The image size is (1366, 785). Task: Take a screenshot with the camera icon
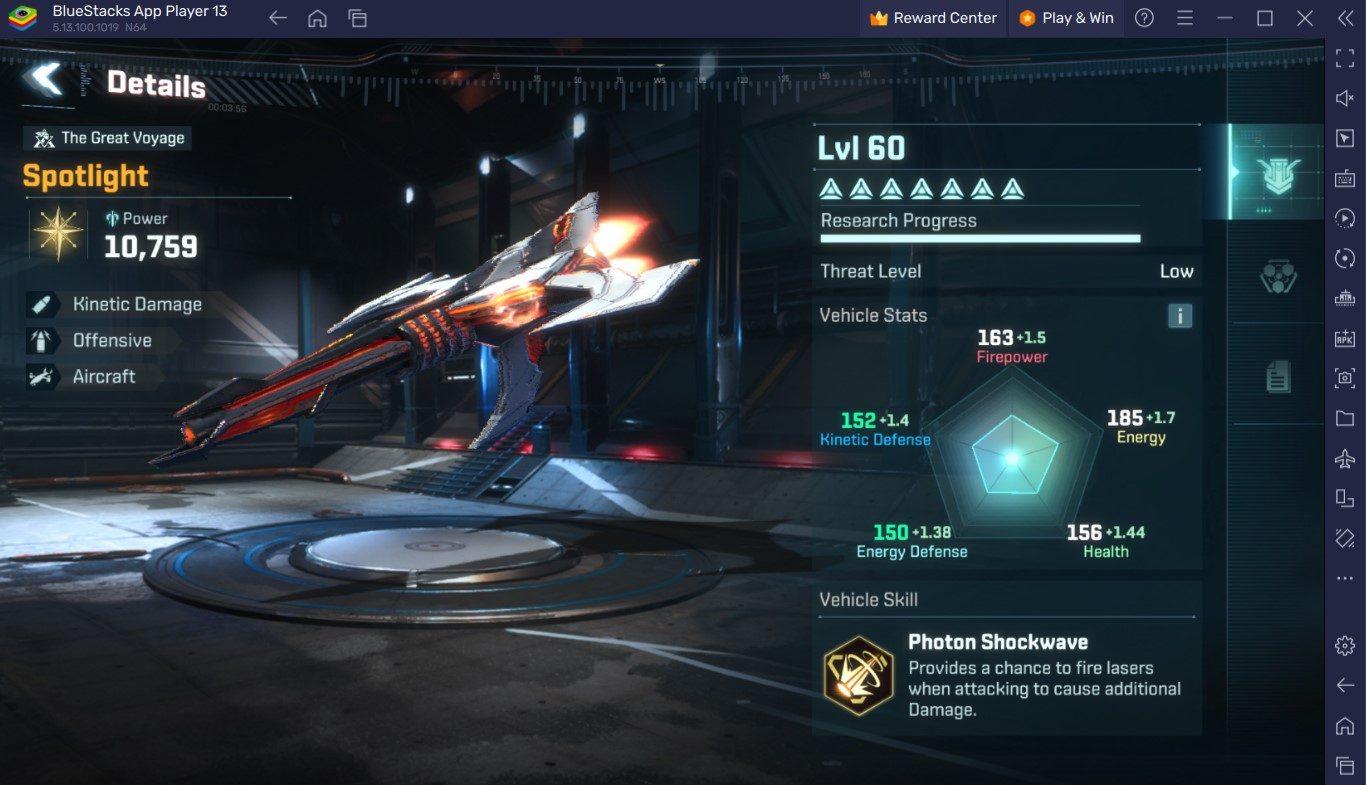[x=1345, y=378]
